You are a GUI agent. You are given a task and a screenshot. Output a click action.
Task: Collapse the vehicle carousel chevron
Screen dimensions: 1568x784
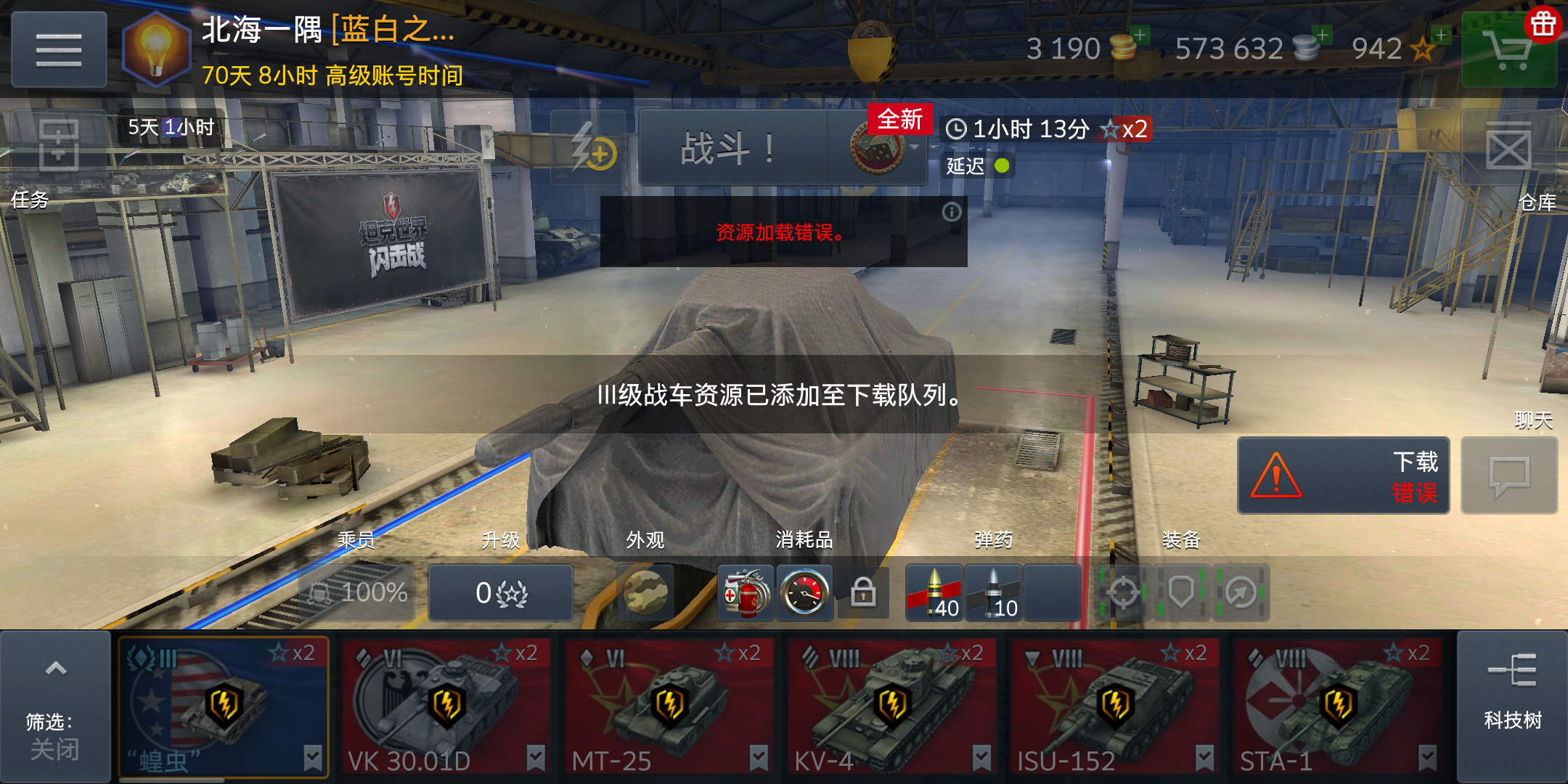(57, 669)
